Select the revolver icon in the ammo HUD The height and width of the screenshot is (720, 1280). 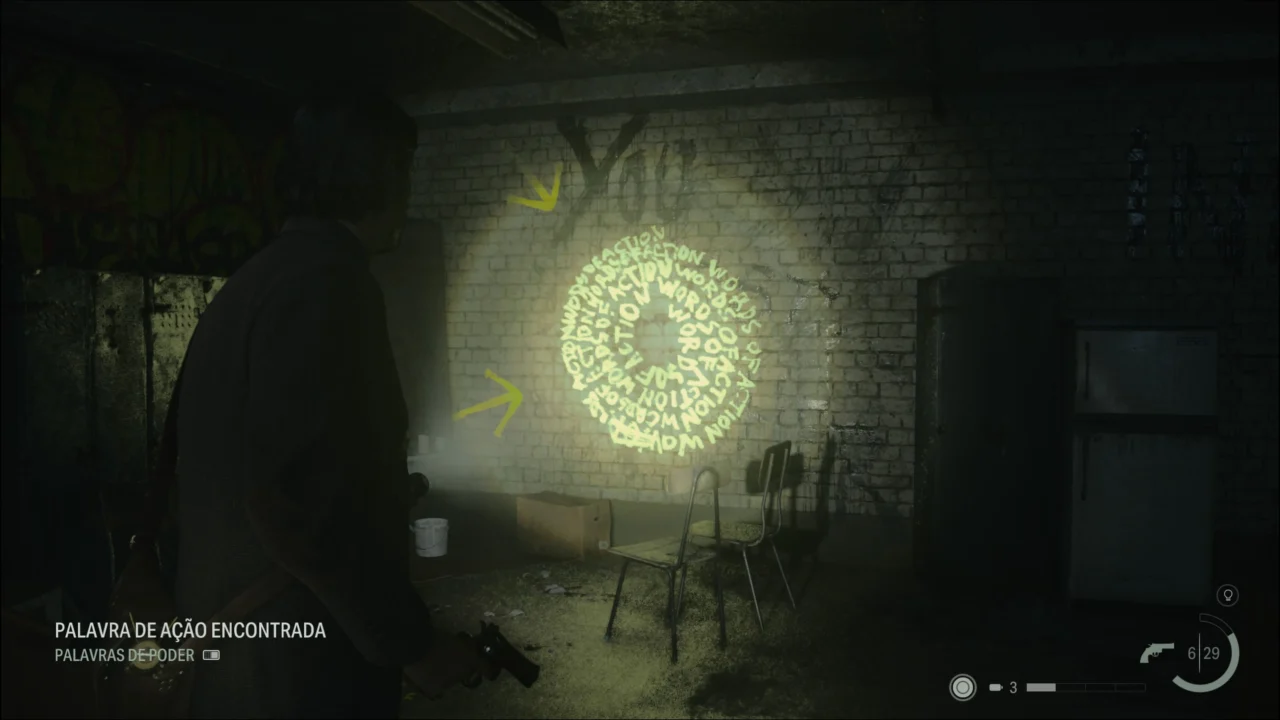click(1158, 650)
